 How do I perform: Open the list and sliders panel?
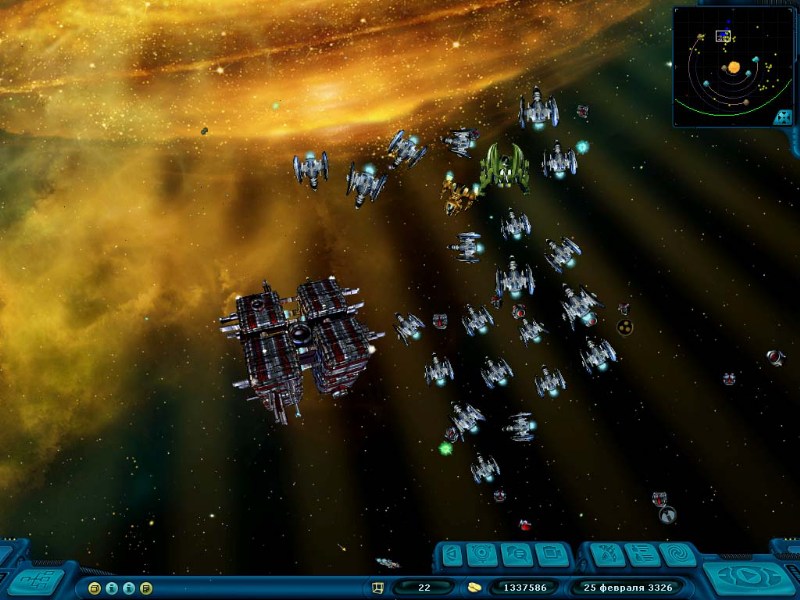(x=642, y=554)
